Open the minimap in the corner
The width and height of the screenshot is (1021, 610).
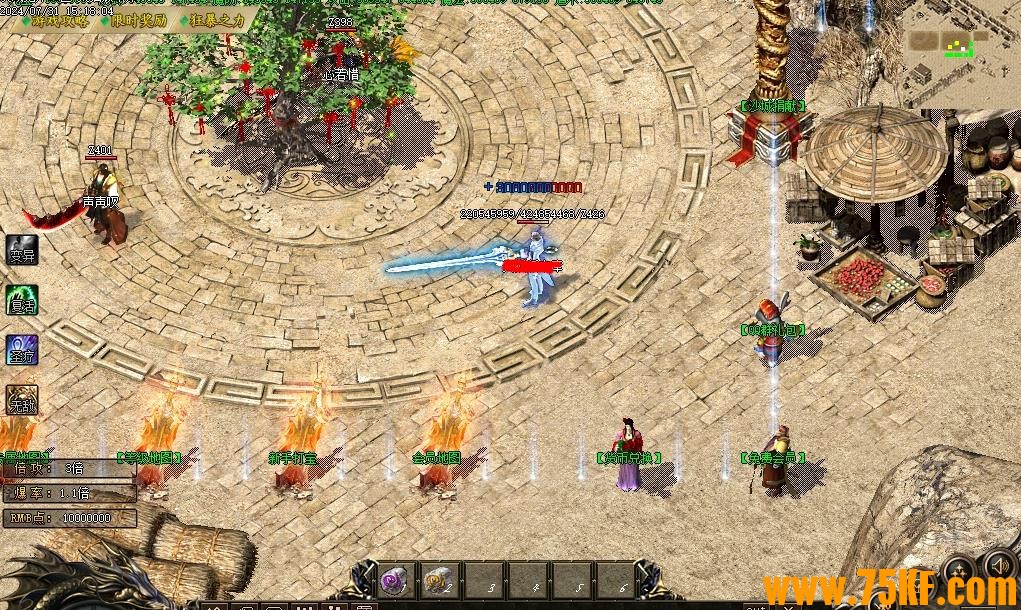pos(960,50)
